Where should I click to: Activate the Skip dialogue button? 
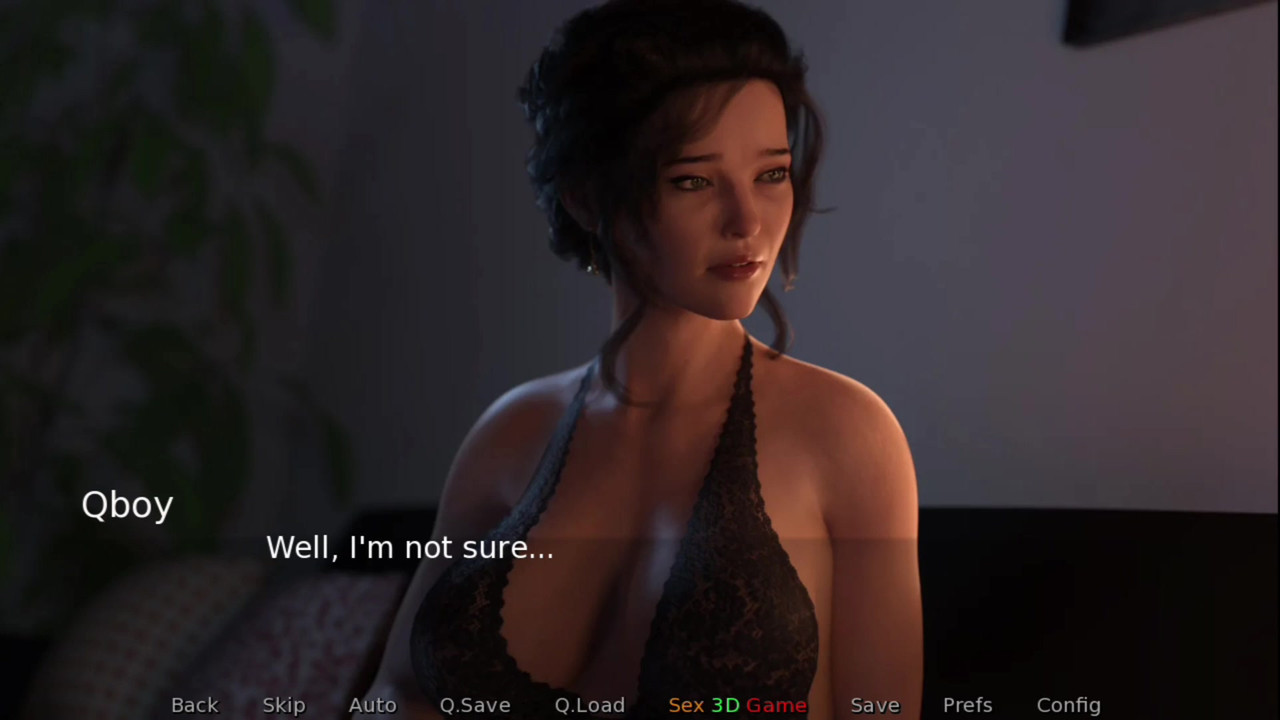coord(284,705)
